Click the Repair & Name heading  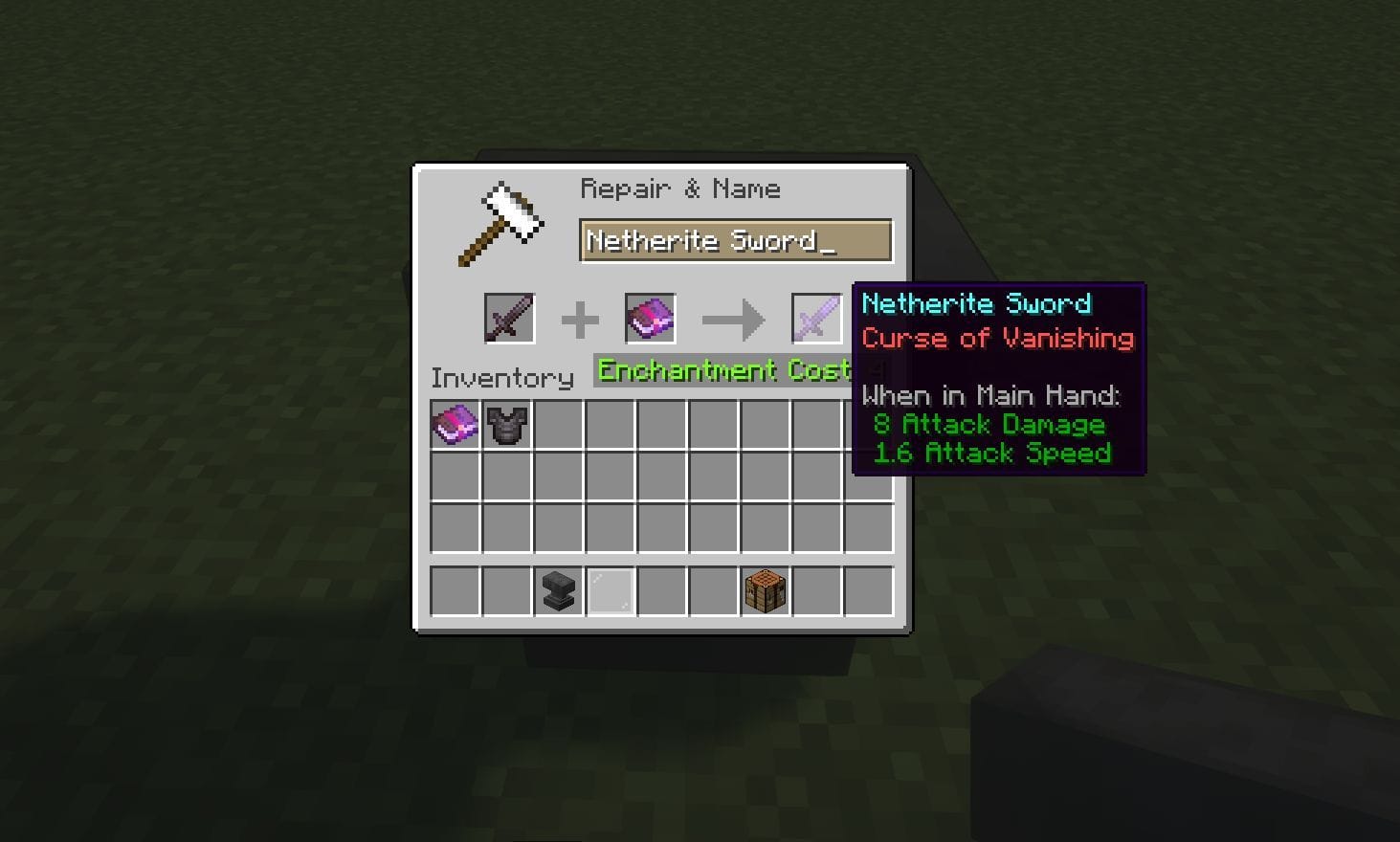point(680,188)
